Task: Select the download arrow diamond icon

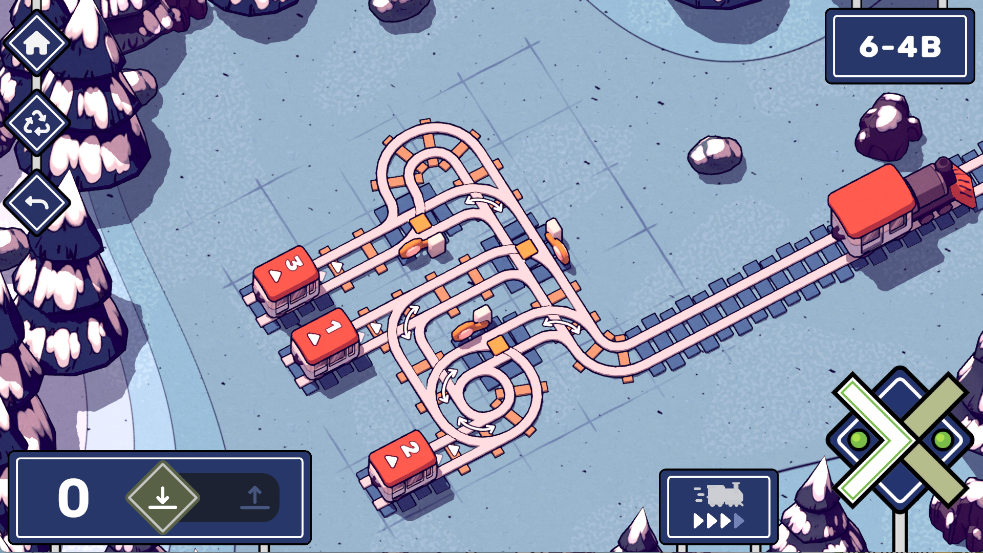Action: tap(163, 497)
